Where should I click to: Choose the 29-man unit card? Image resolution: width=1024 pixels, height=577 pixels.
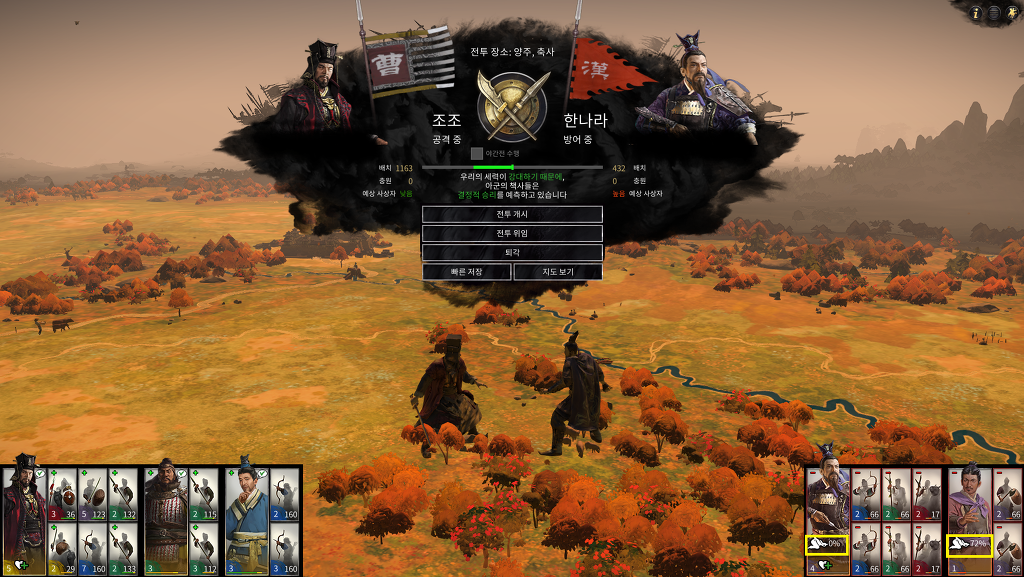[62, 548]
